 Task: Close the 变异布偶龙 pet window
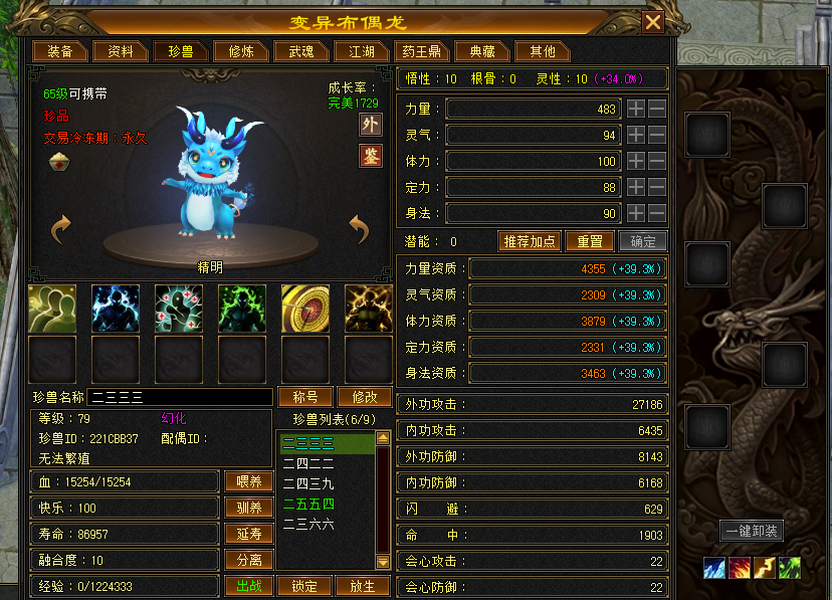coord(653,22)
